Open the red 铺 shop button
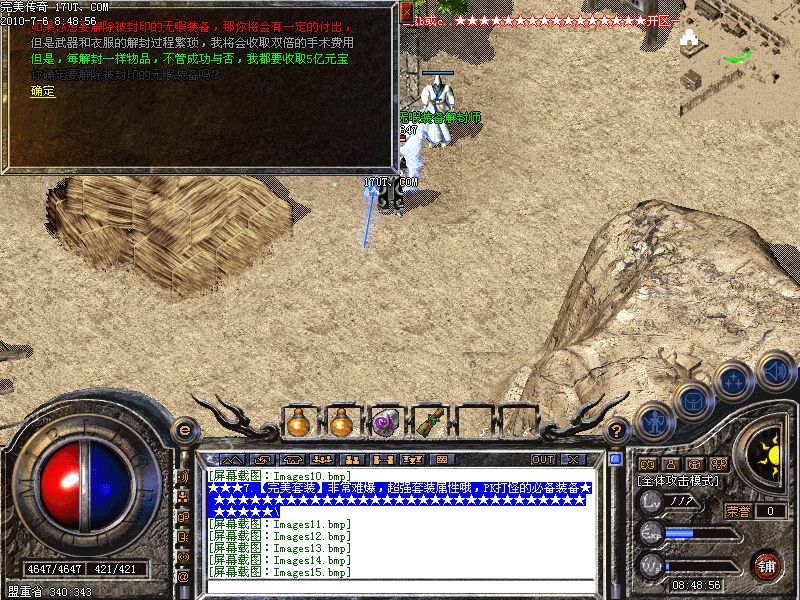Viewport: 800px width, 600px height. pyautogui.click(x=767, y=565)
